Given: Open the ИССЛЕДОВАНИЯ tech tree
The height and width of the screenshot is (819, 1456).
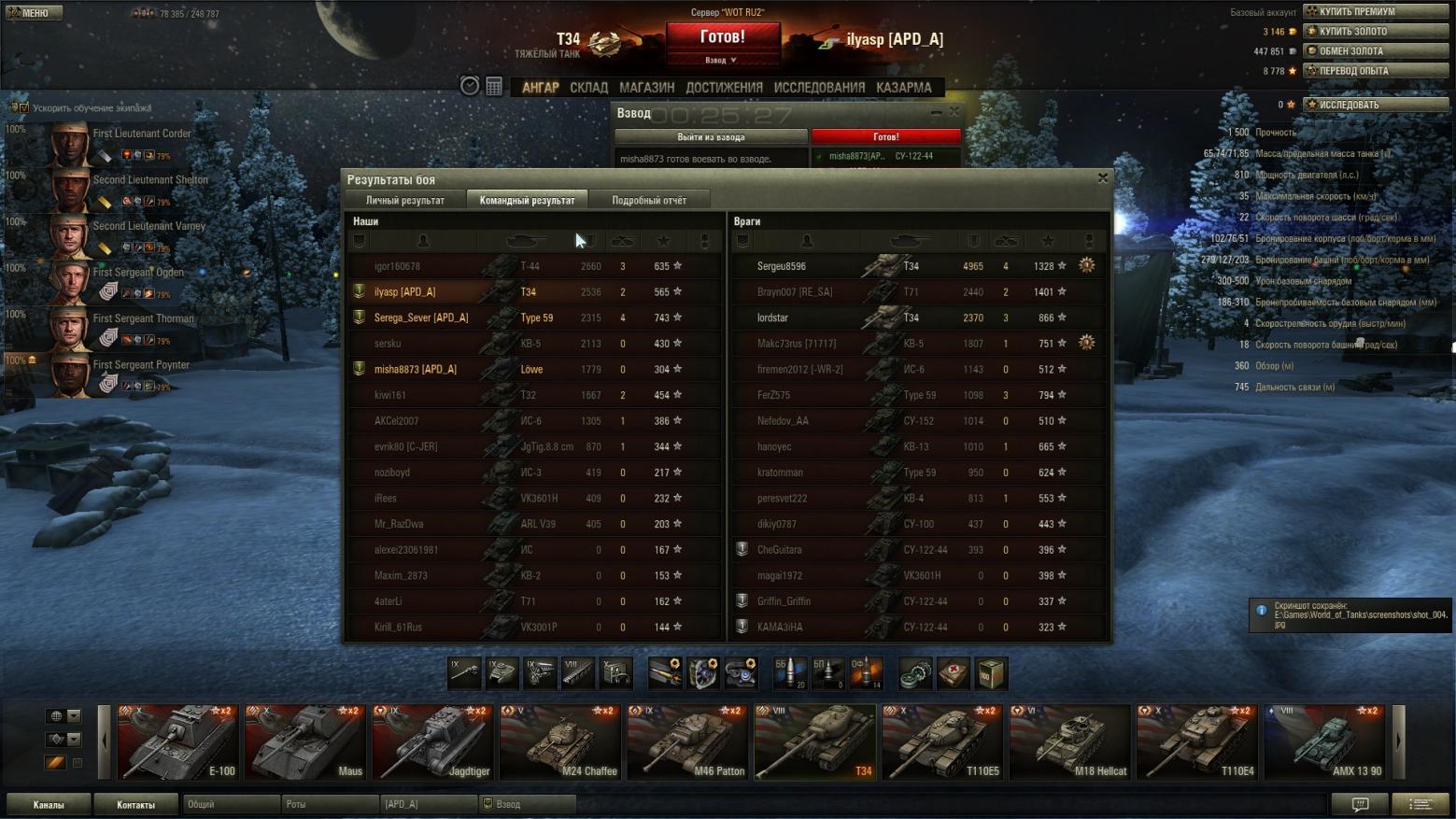Looking at the screenshot, I should (819, 88).
